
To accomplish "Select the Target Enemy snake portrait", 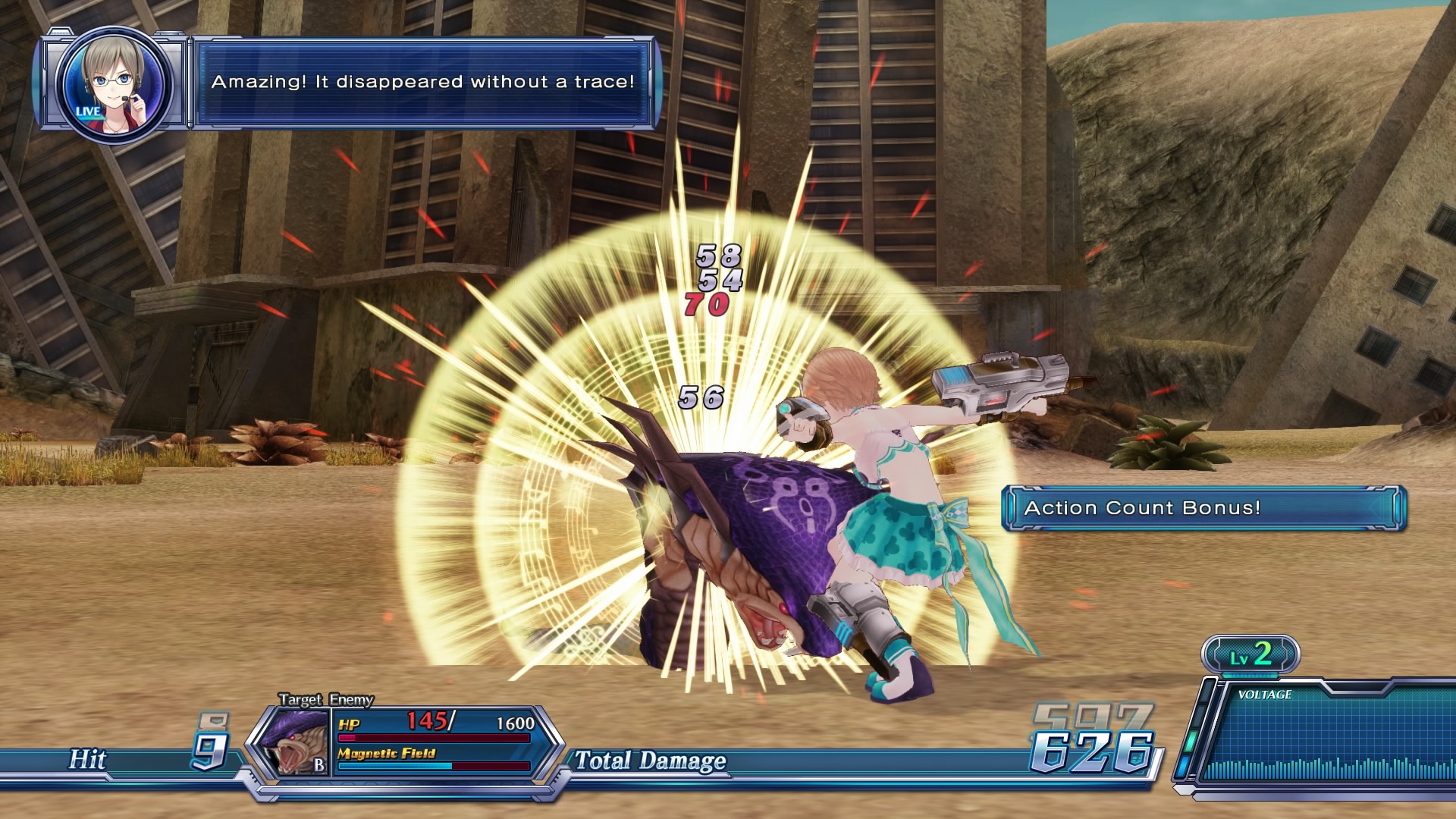I will pyautogui.click(x=292, y=742).
